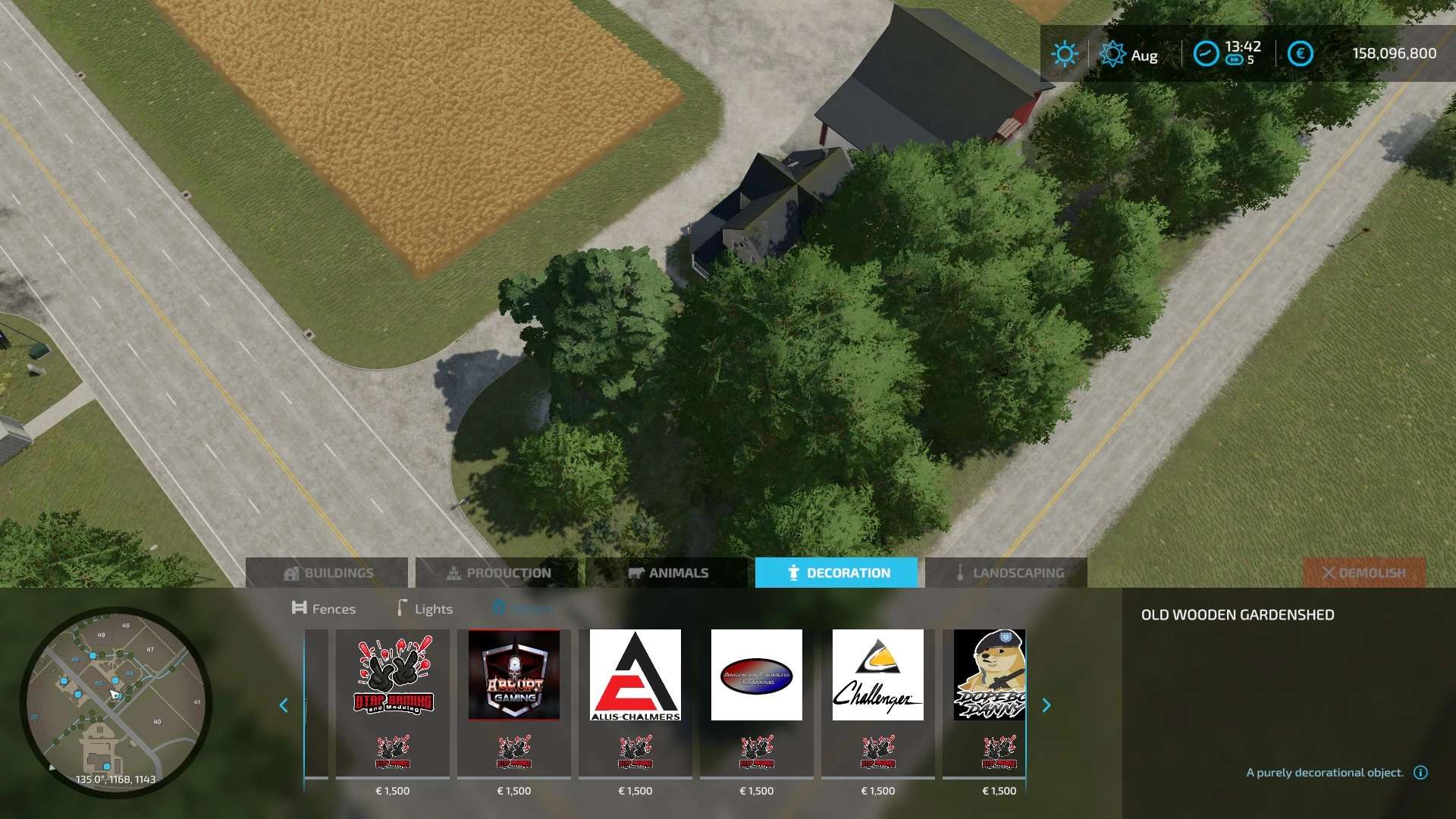This screenshot has width=1456, height=819.
Task: Open the info icon beside the decoration description
Action: [1421, 773]
